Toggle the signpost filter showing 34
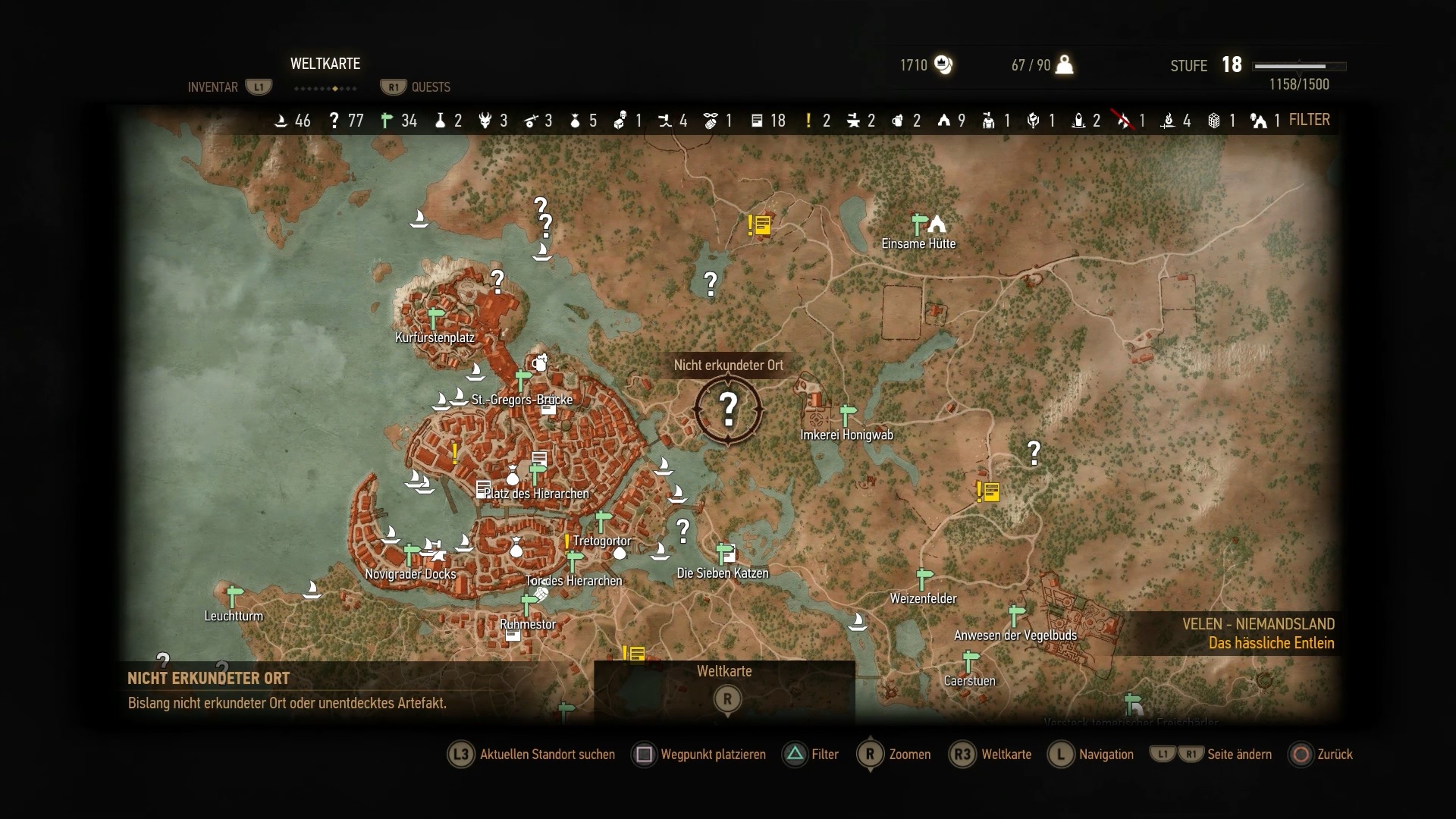Image resolution: width=1456 pixels, height=819 pixels. point(399,121)
